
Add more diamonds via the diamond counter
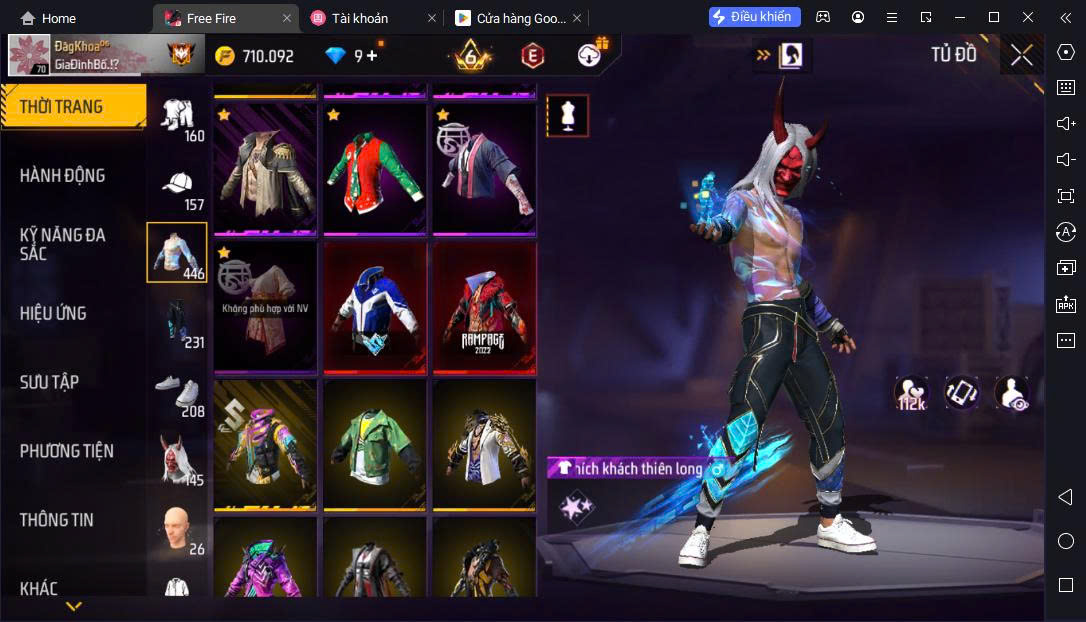click(372, 56)
